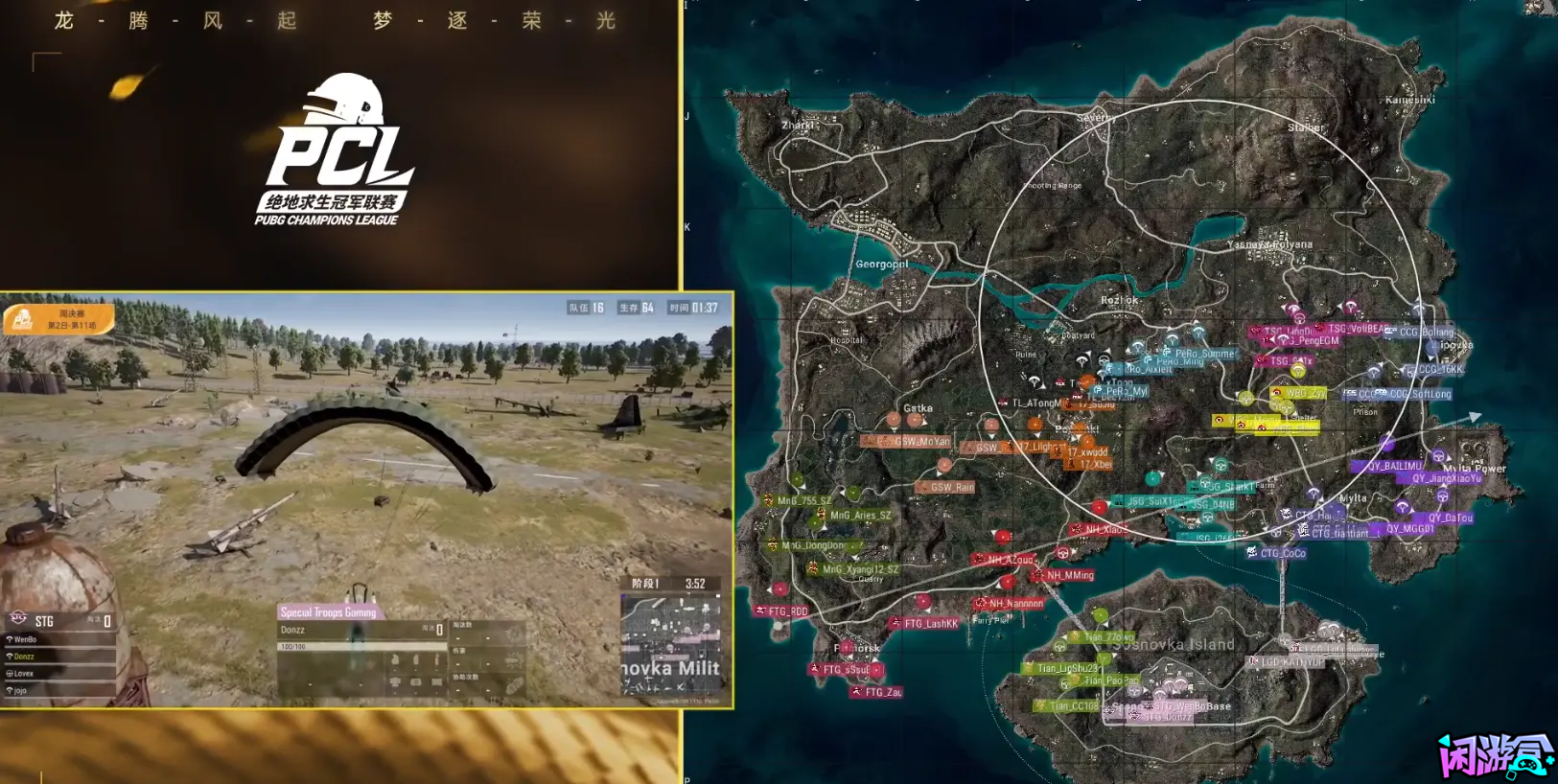The image size is (1558, 784).
Task: Click the parachute icon above Prison
Action: (1373, 372)
